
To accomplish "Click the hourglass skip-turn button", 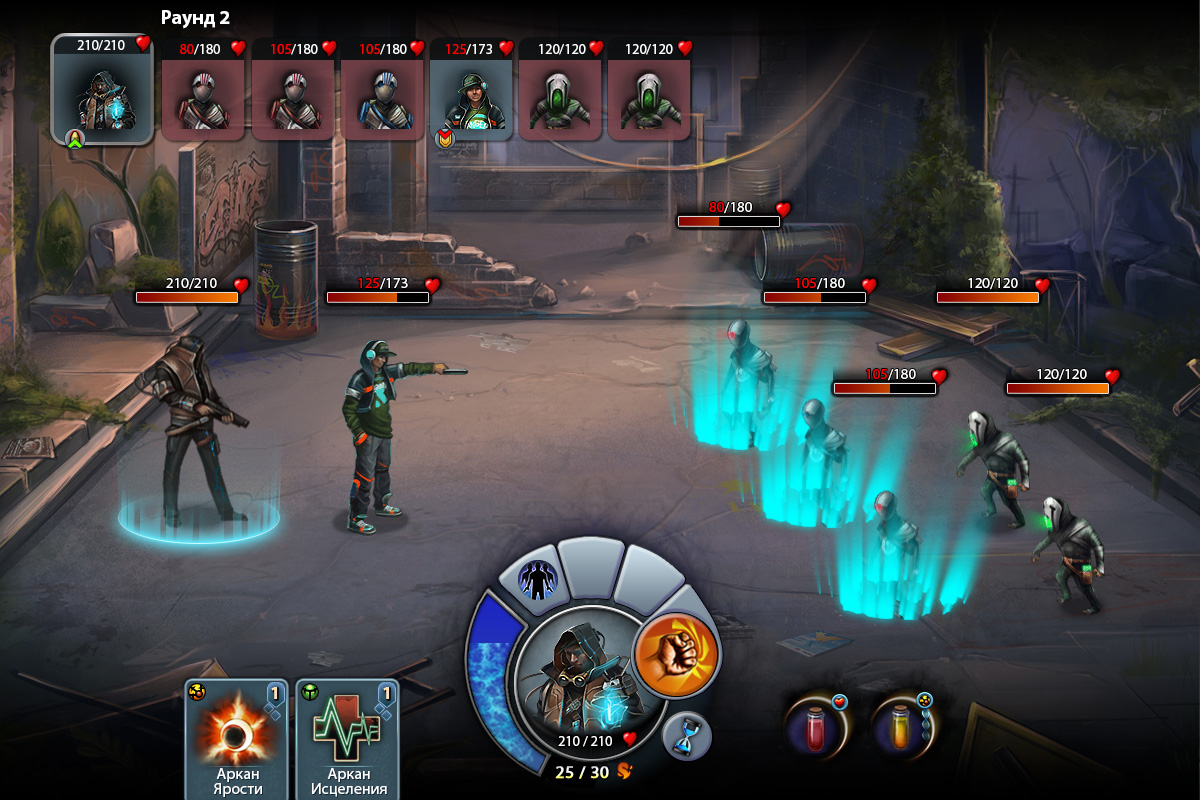I will click(687, 737).
